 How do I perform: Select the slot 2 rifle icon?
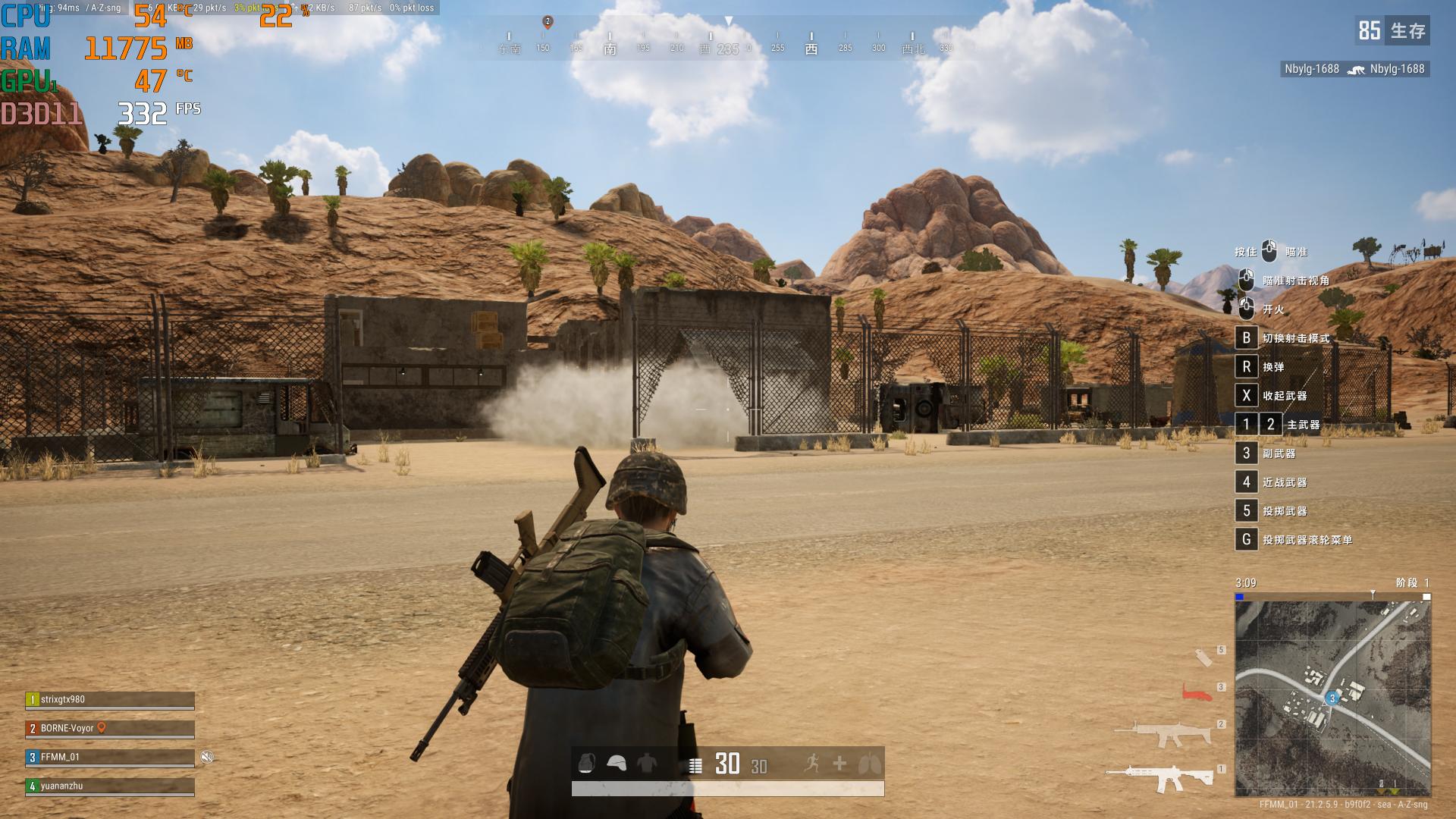[x=1162, y=733]
